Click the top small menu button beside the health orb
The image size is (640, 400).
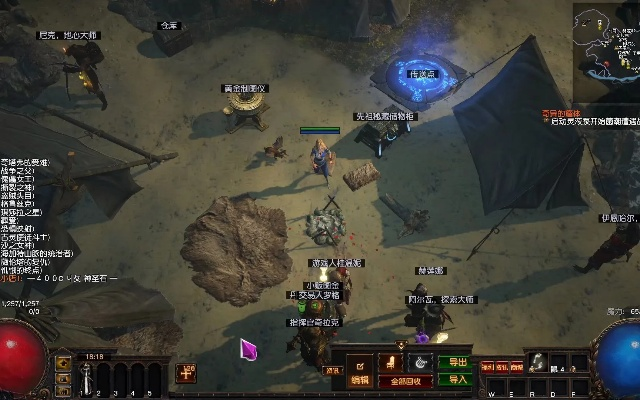point(64,362)
